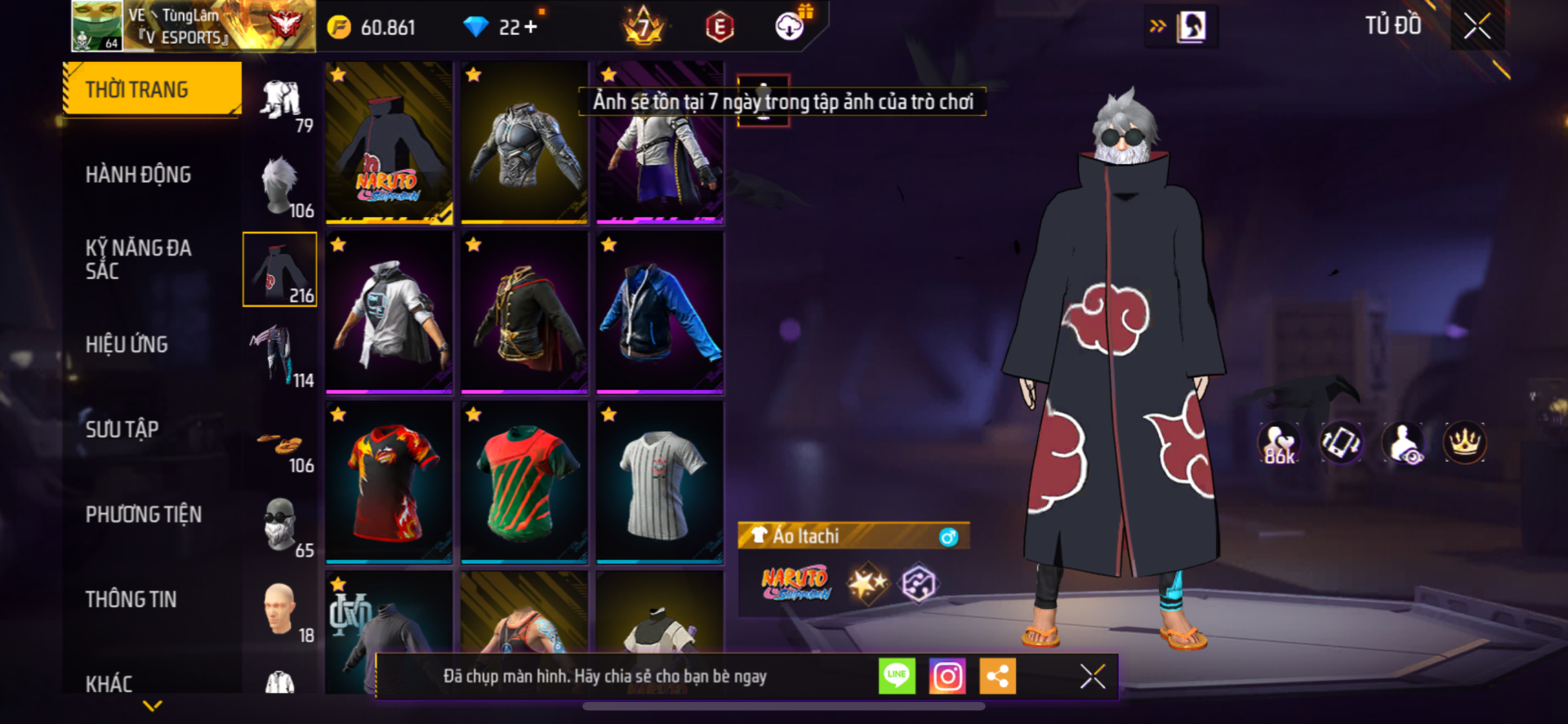Open the pants subcategory with 114 items
1568x724 pixels.
280,354
